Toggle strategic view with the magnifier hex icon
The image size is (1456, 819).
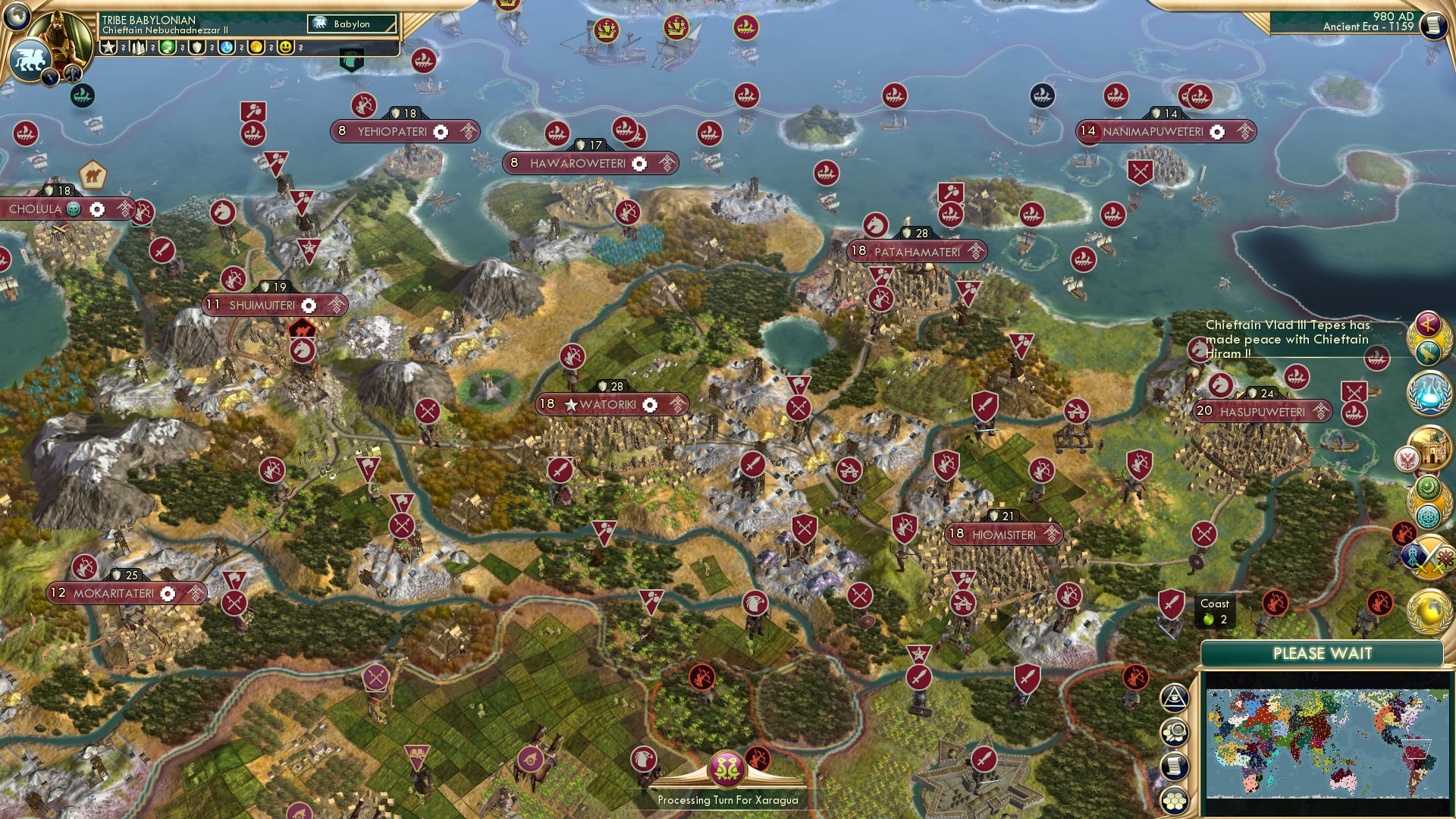1175,731
